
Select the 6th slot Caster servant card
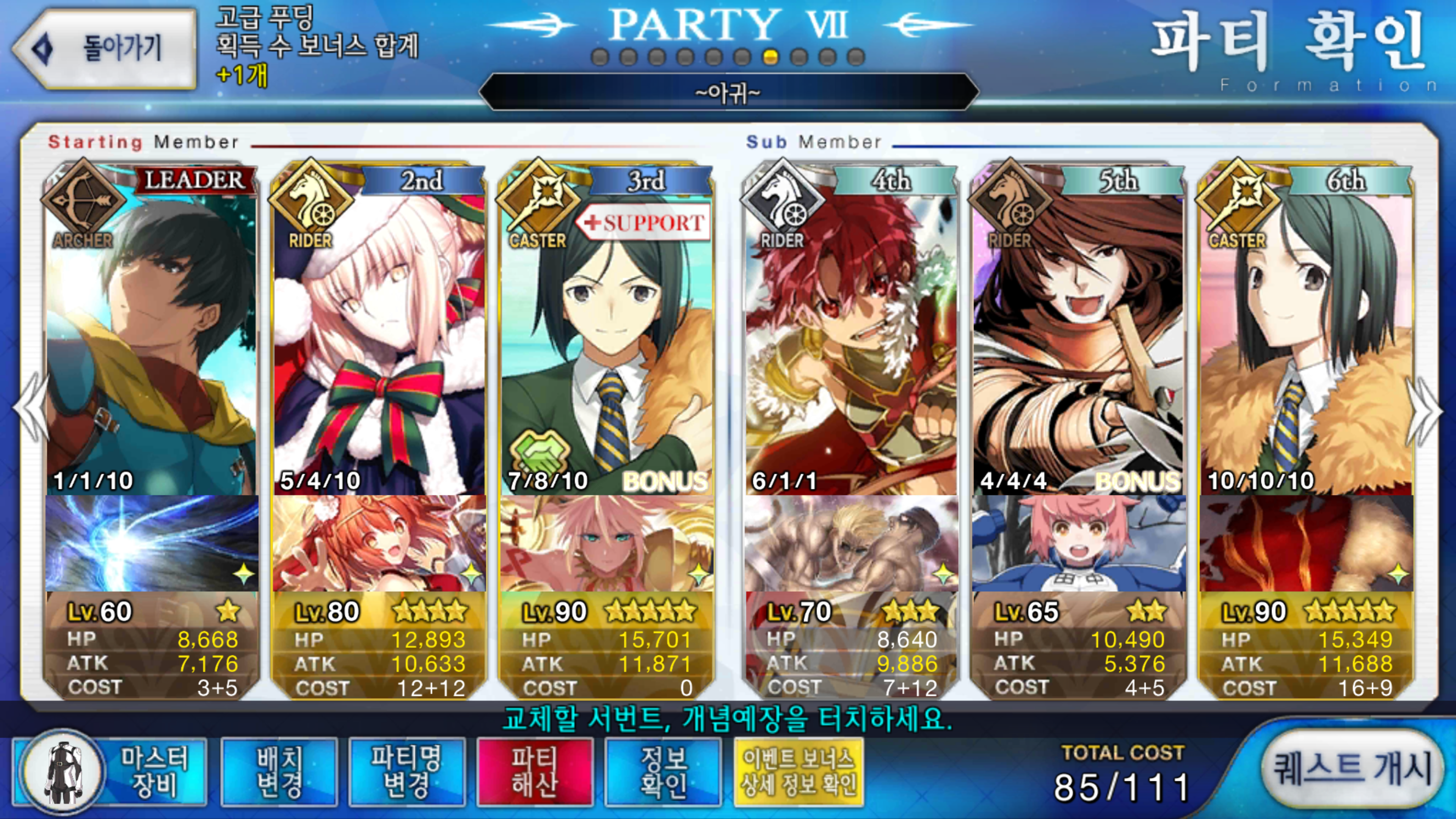point(1305,339)
